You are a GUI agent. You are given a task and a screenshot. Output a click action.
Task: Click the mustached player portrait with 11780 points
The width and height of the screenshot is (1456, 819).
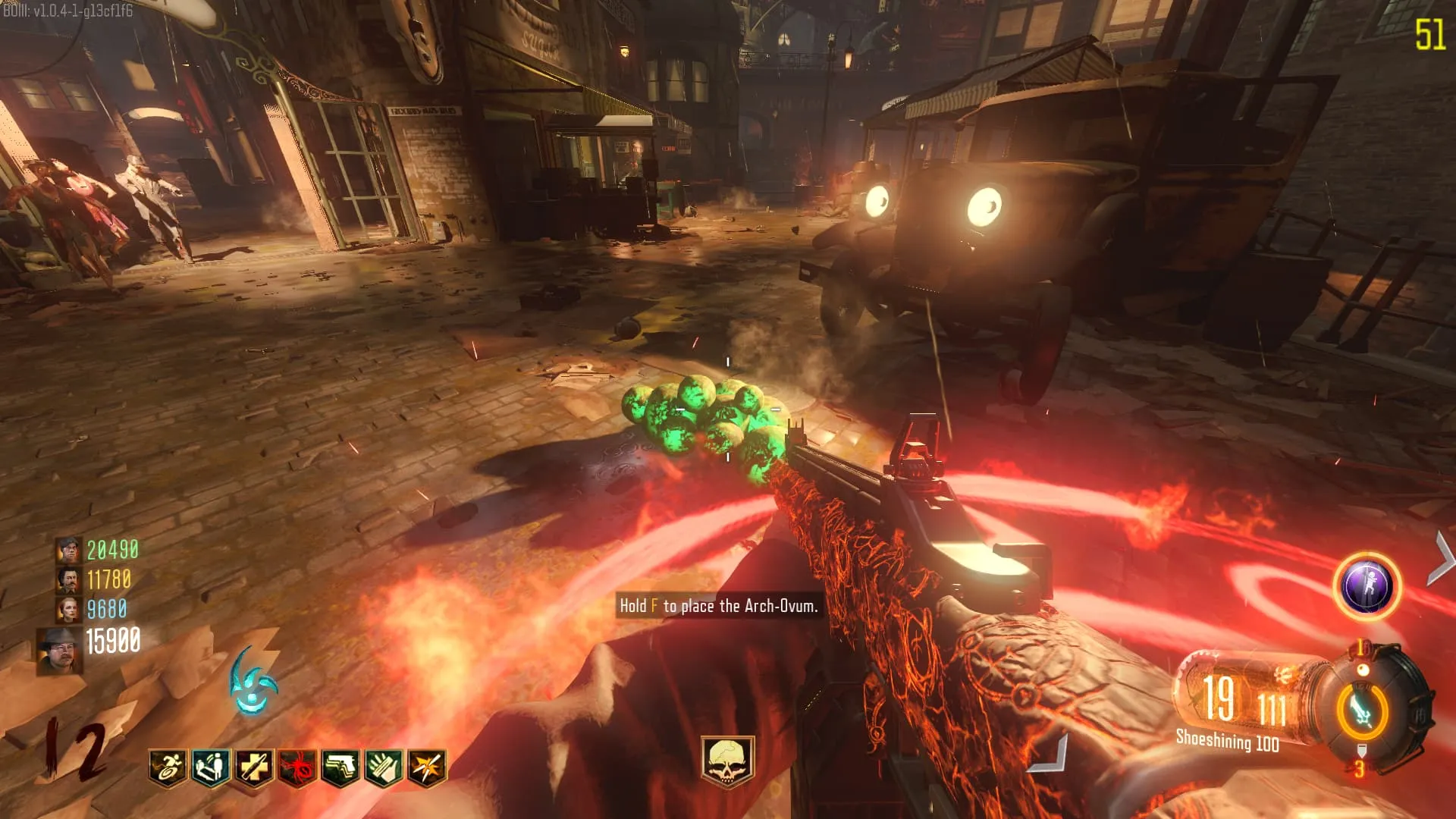pos(69,579)
